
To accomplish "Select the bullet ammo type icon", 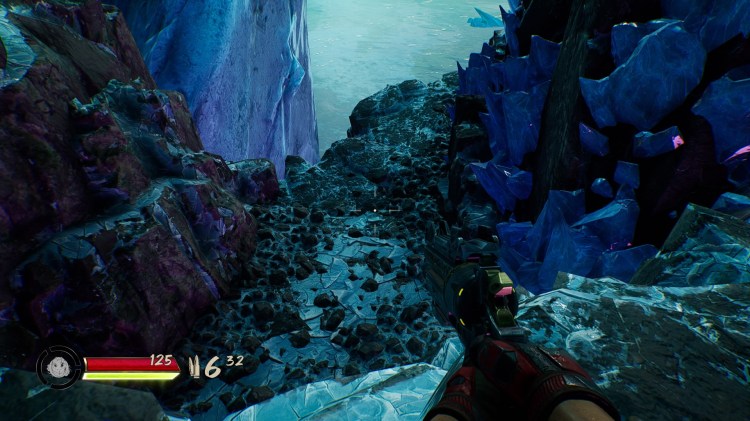I will coord(195,367).
